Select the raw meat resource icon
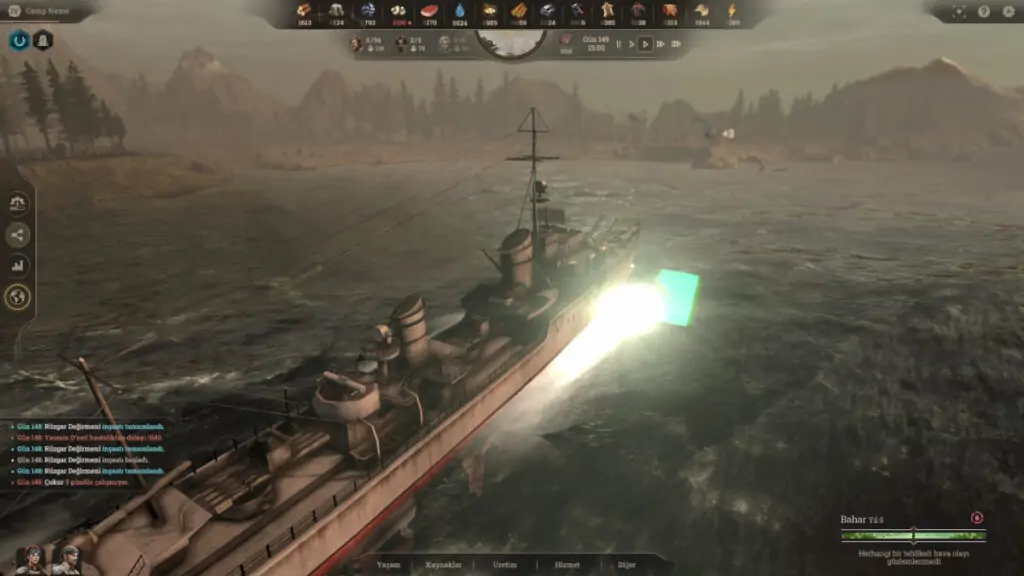This screenshot has height=576, width=1024. click(x=430, y=11)
